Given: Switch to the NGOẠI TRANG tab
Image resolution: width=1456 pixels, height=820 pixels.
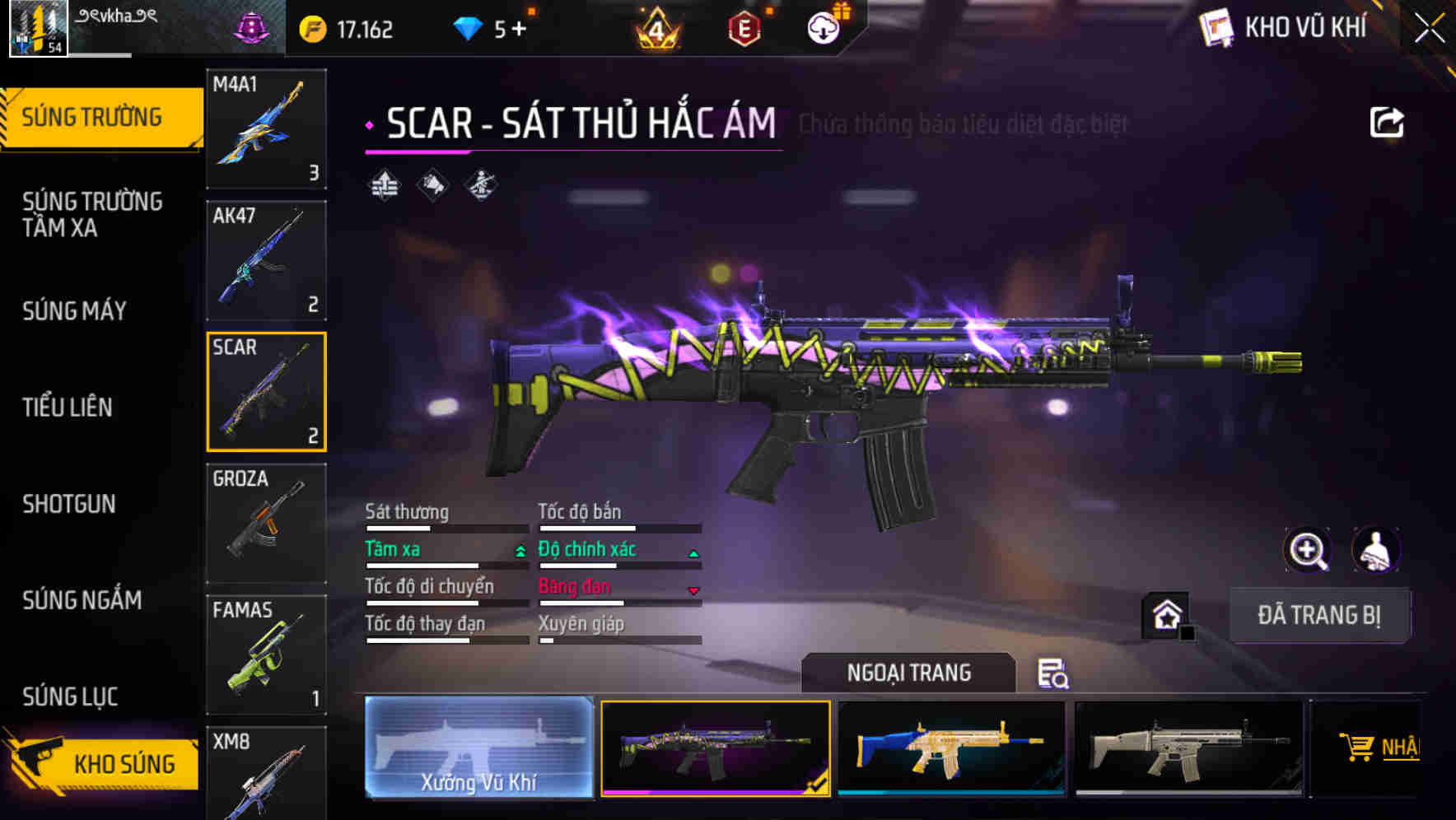Looking at the screenshot, I should coord(910,673).
